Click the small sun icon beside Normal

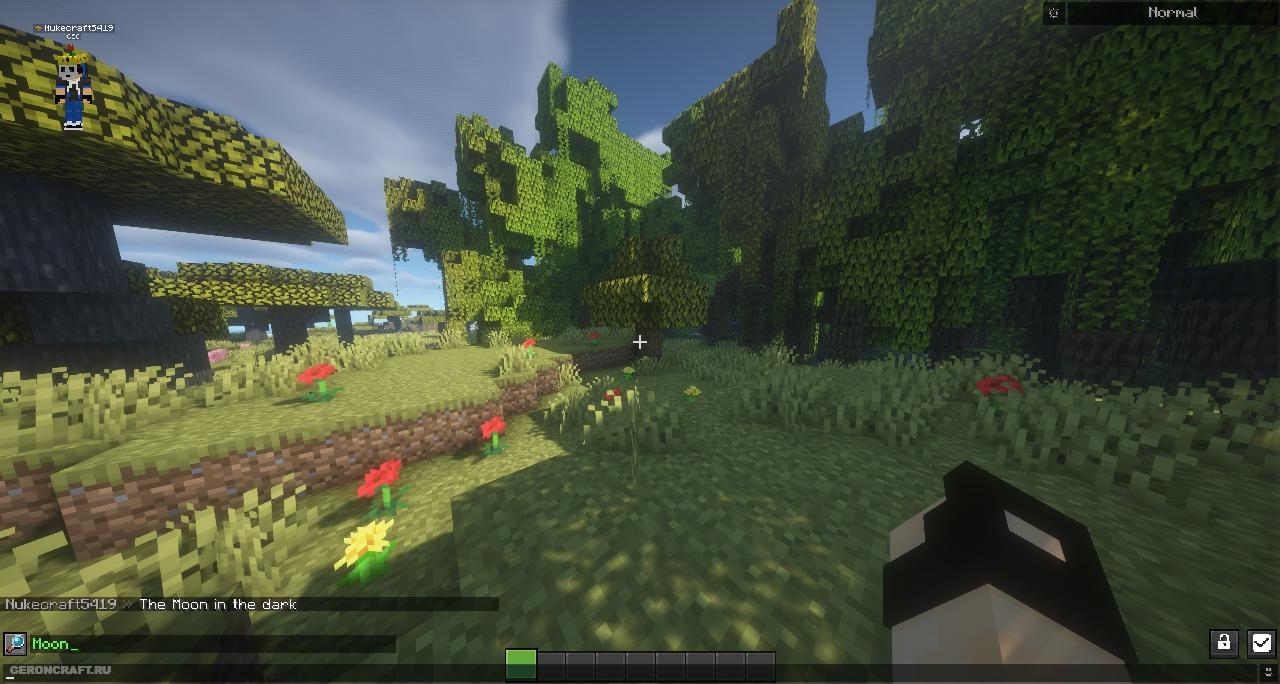click(x=1054, y=13)
